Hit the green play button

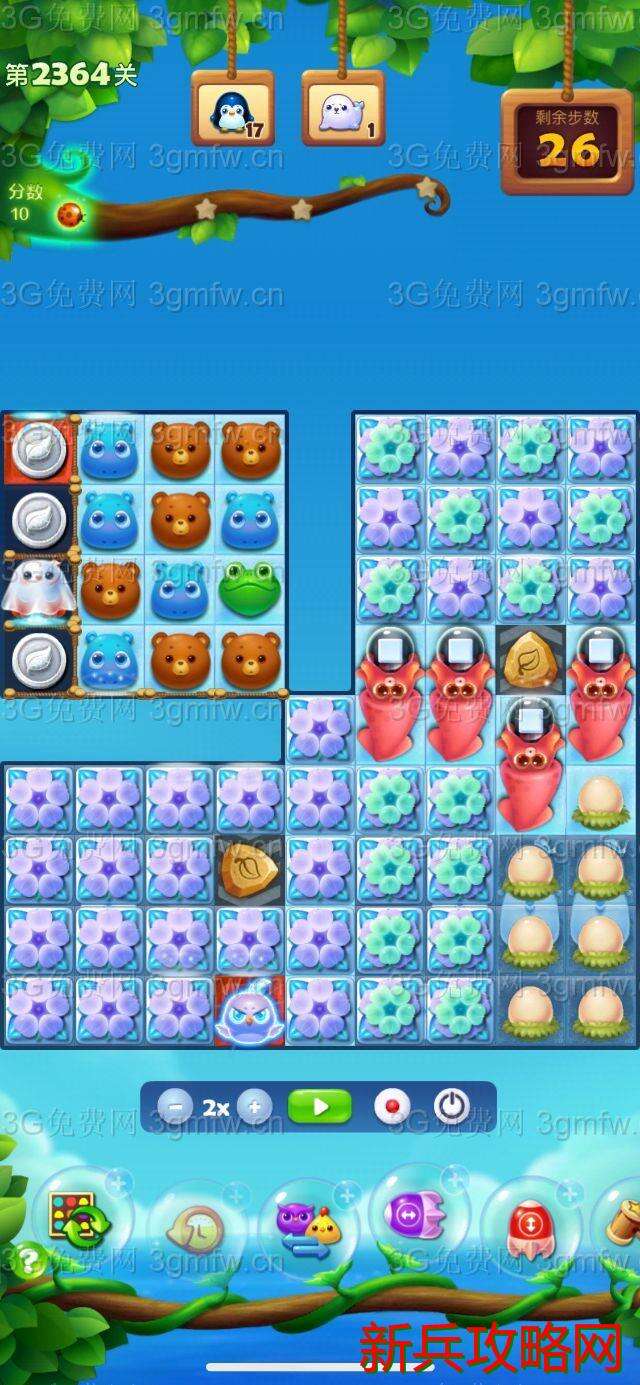(320, 1107)
